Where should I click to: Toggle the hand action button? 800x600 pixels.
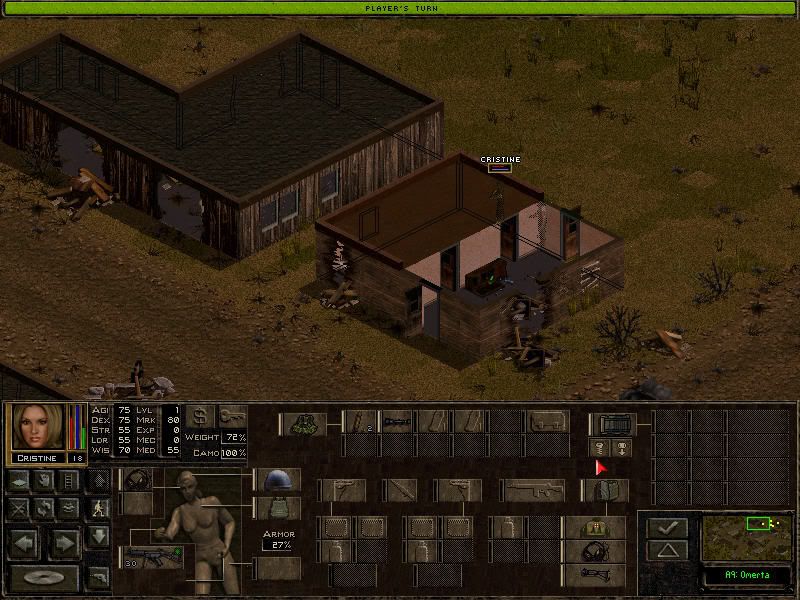tap(42, 481)
